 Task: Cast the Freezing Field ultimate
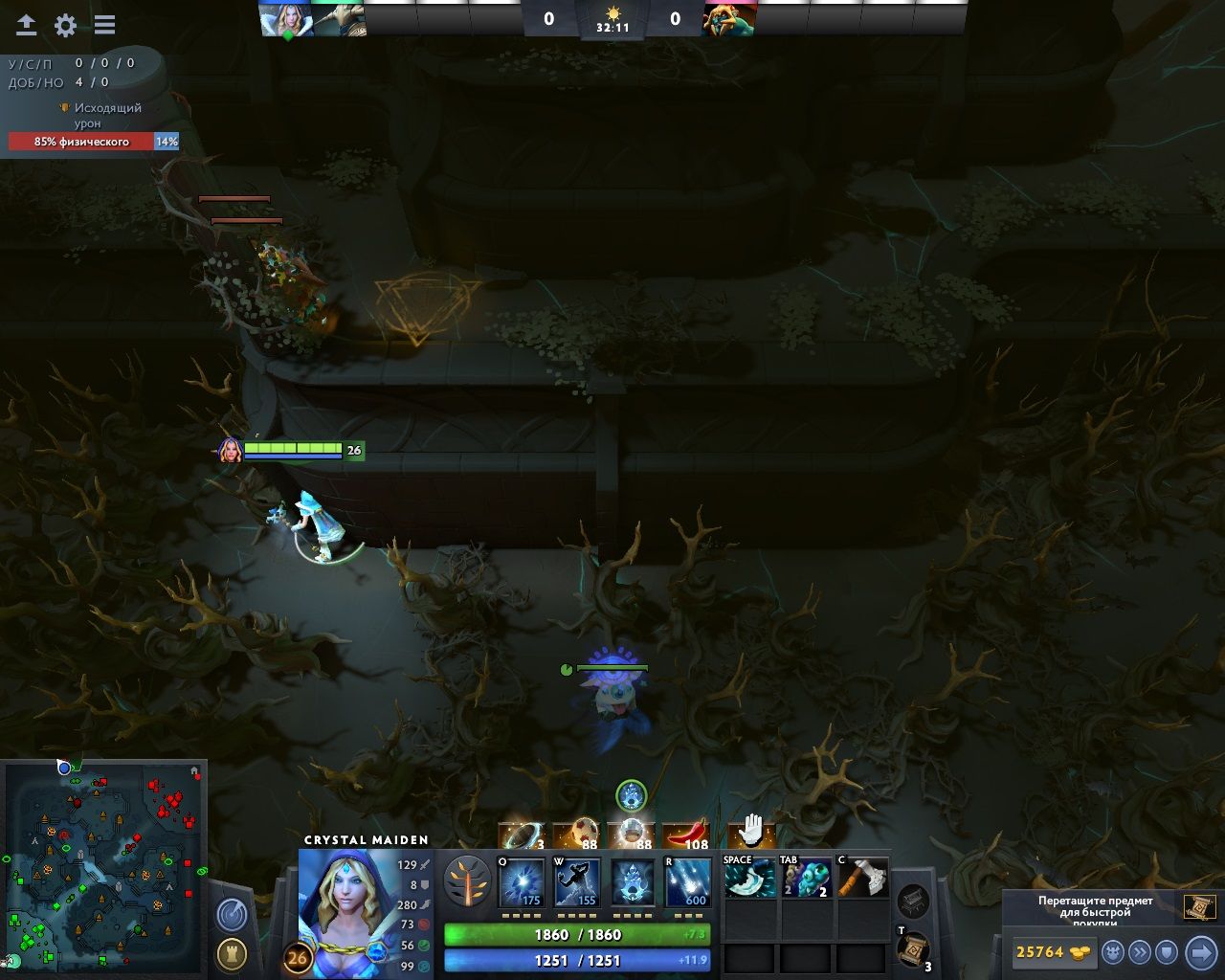click(688, 882)
